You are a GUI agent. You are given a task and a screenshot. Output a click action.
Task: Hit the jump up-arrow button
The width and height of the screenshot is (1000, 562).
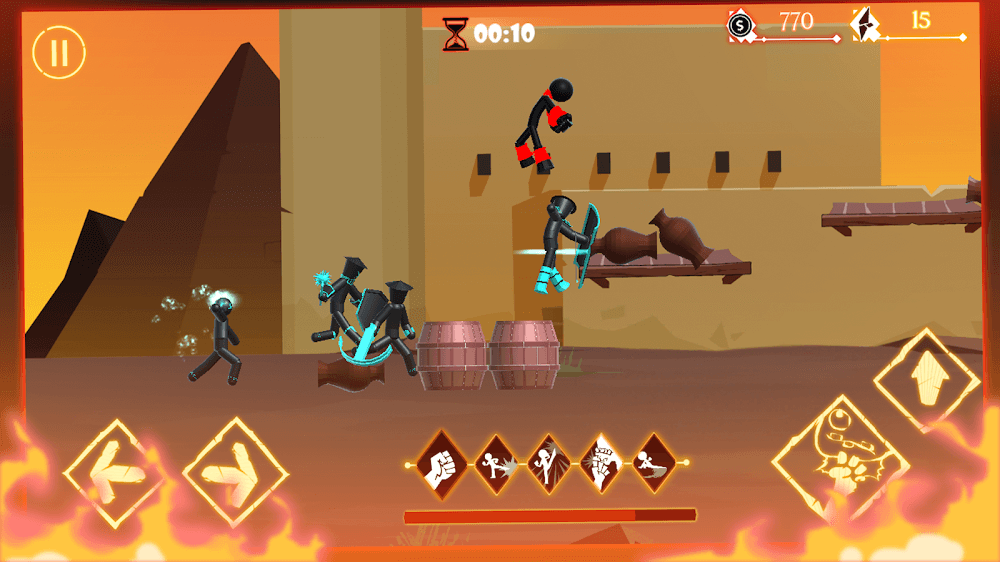tap(926, 380)
